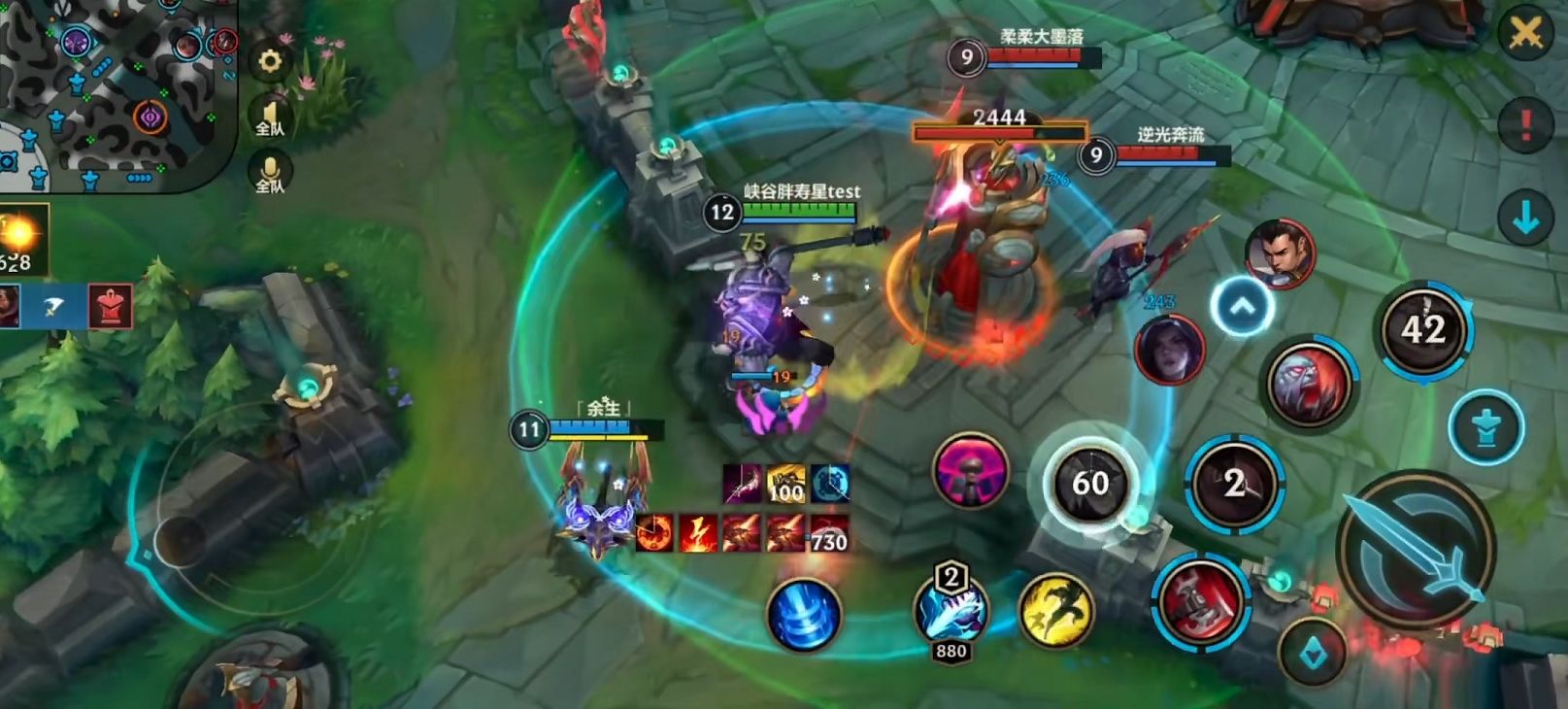Target the dark-haired female enemy portrait
Screen dimensions: 1568x709
pos(1169,349)
